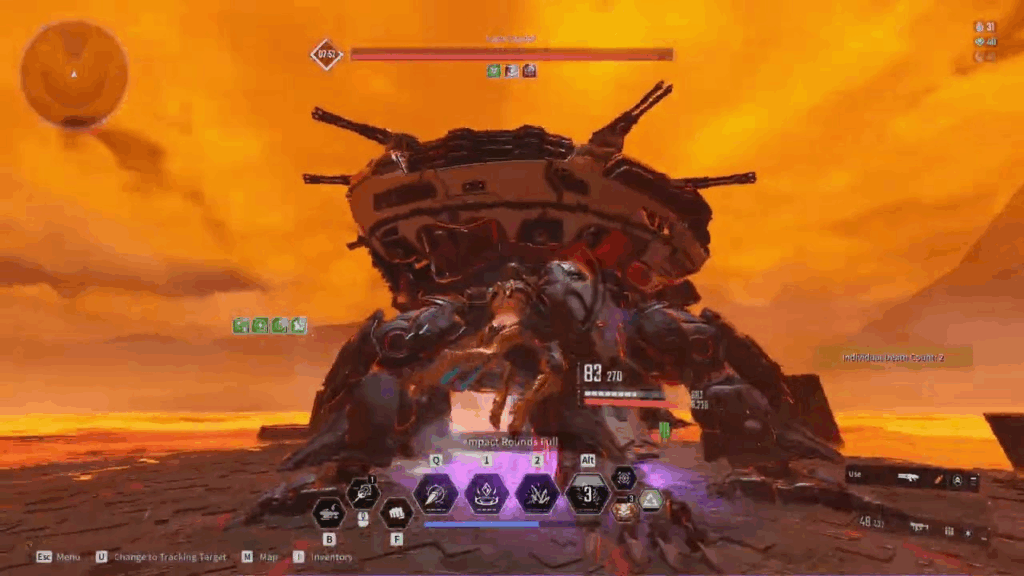Click the vehicle summon hexagon icon

click(328, 514)
